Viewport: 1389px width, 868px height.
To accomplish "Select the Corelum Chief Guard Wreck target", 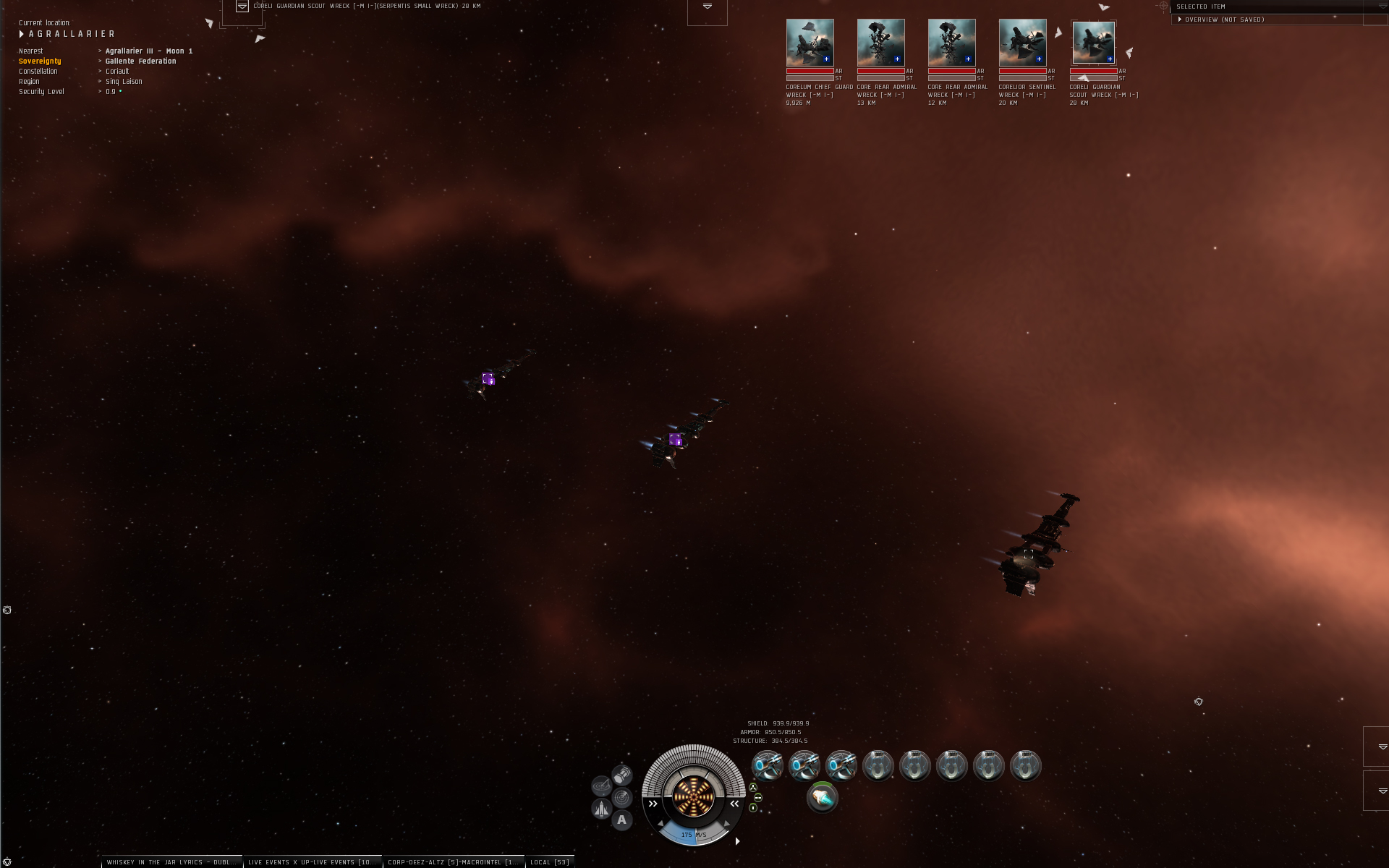I will tap(810, 43).
